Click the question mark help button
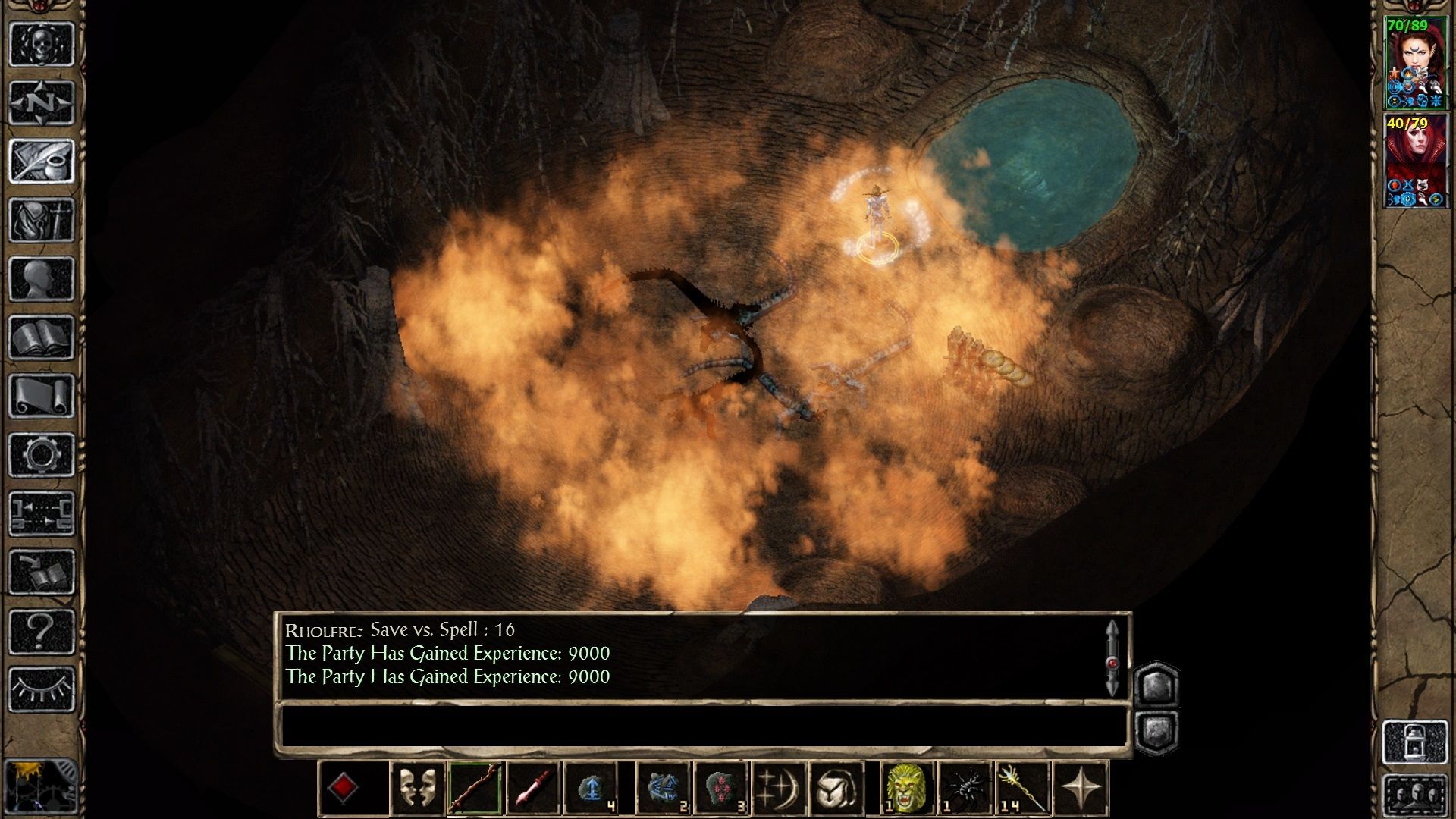Viewport: 1456px width, 819px height. (x=42, y=631)
